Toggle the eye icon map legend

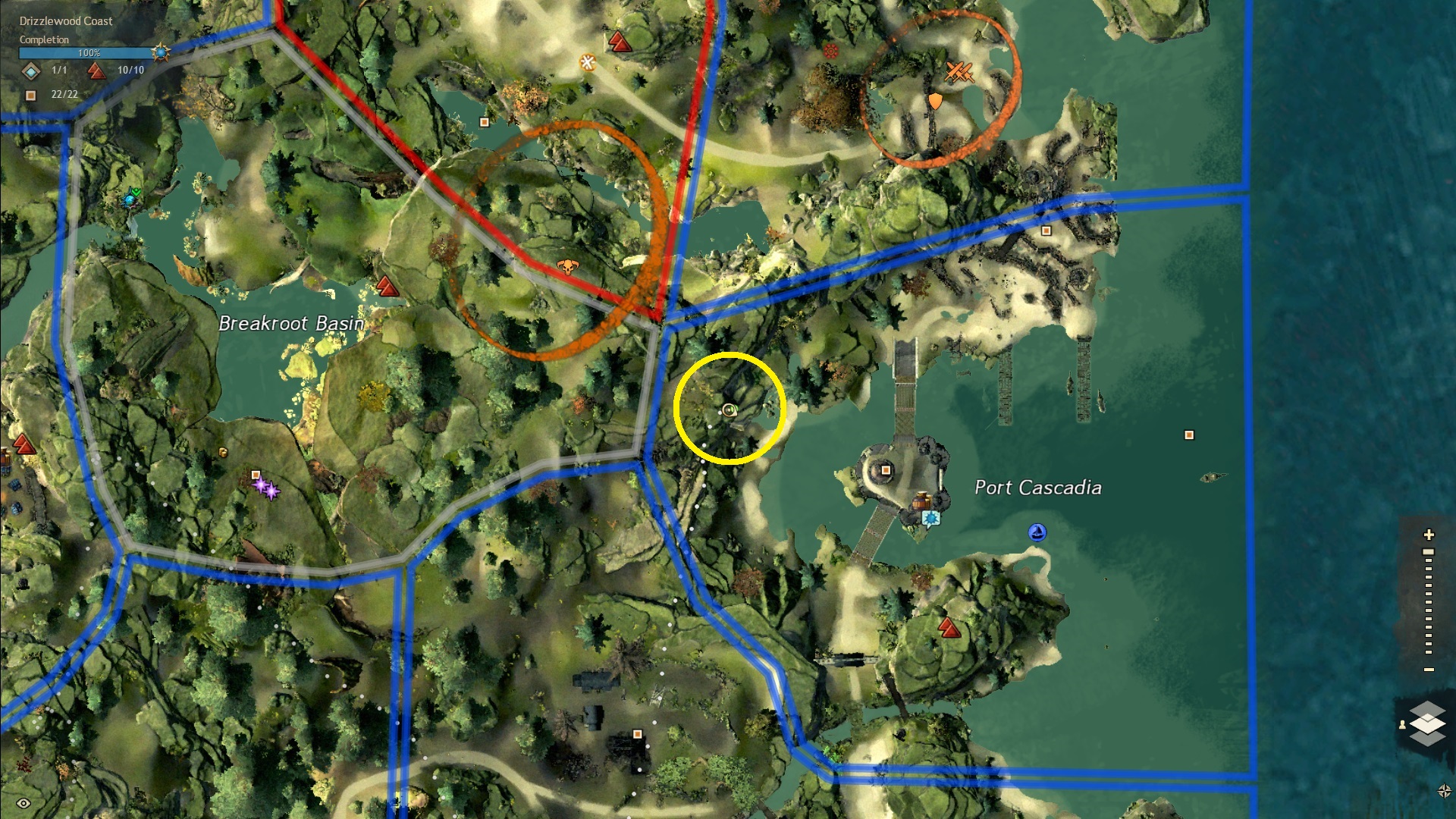(x=24, y=803)
